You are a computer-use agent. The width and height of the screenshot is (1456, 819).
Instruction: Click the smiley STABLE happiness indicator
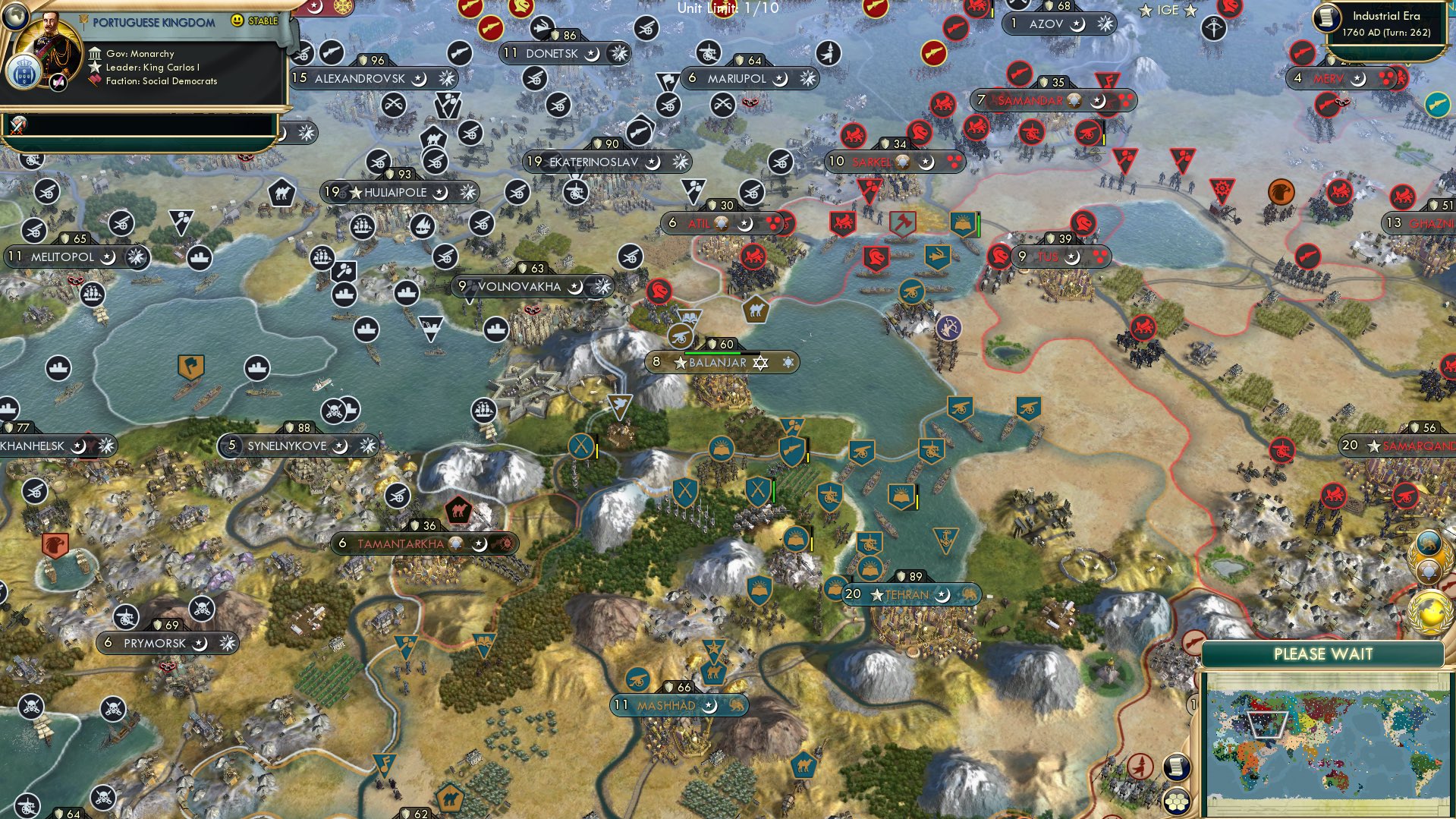[x=237, y=21]
